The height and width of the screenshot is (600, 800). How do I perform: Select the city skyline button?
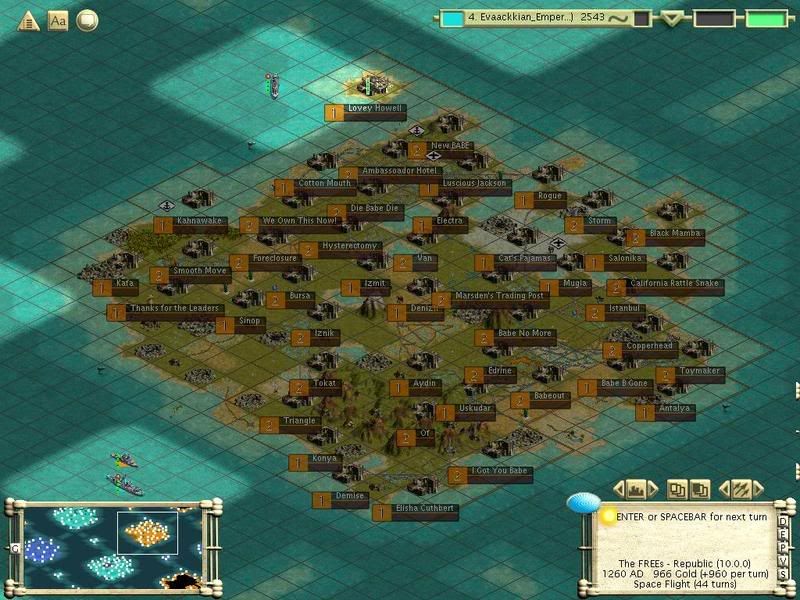tap(636, 489)
